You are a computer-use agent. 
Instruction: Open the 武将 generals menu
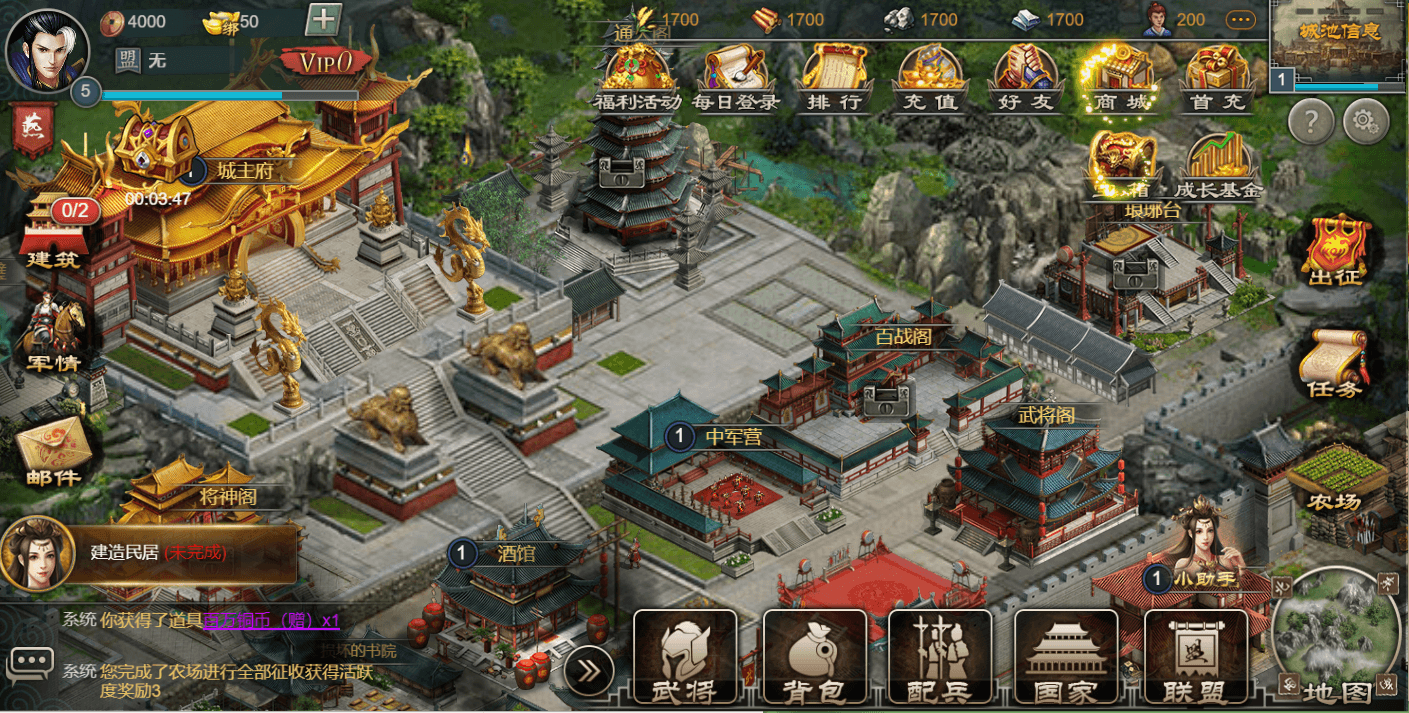(685, 656)
